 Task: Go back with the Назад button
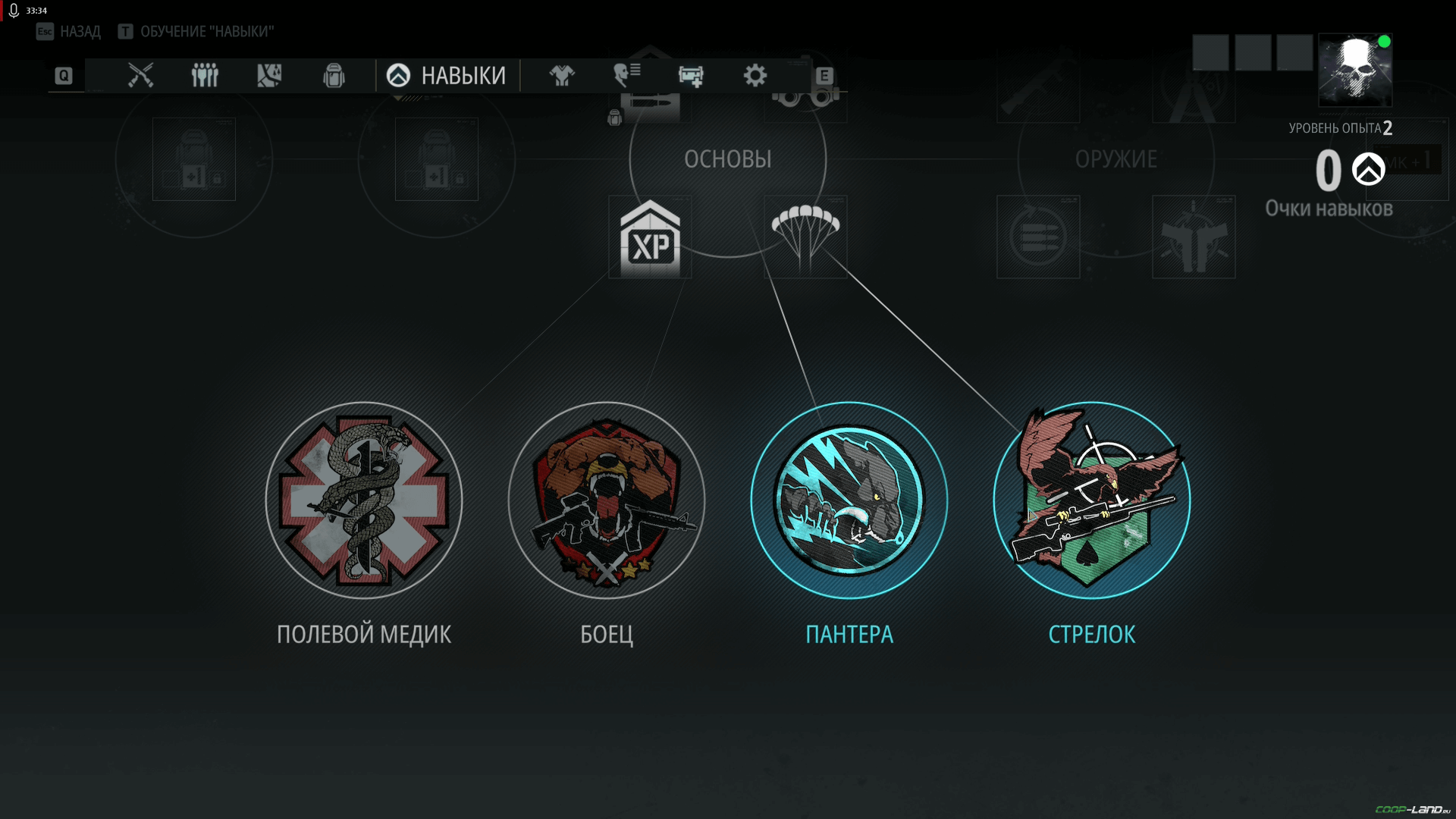pyautogui.click(x=69, y=31)
